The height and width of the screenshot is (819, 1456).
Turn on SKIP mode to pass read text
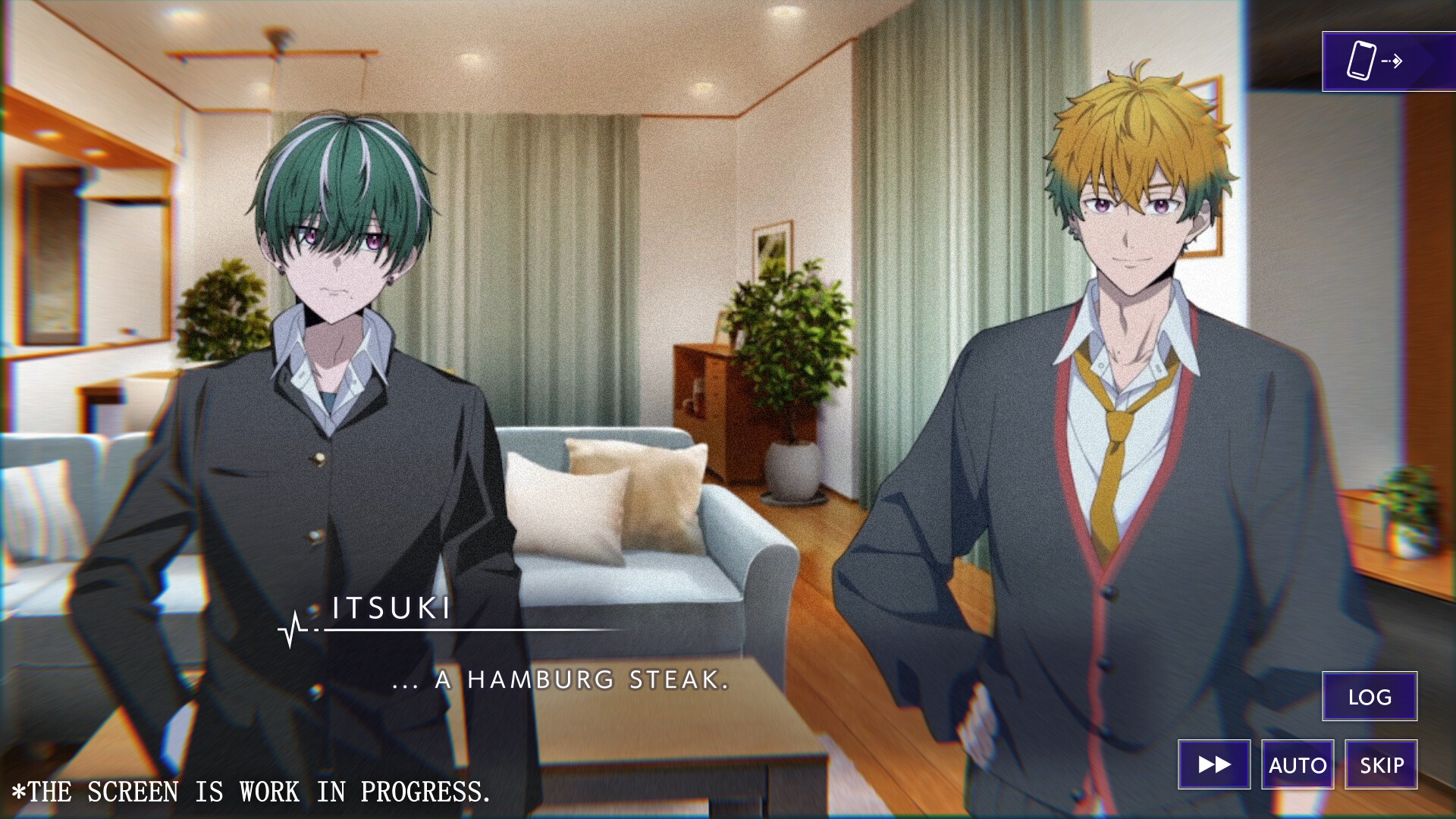point(1380,765)
